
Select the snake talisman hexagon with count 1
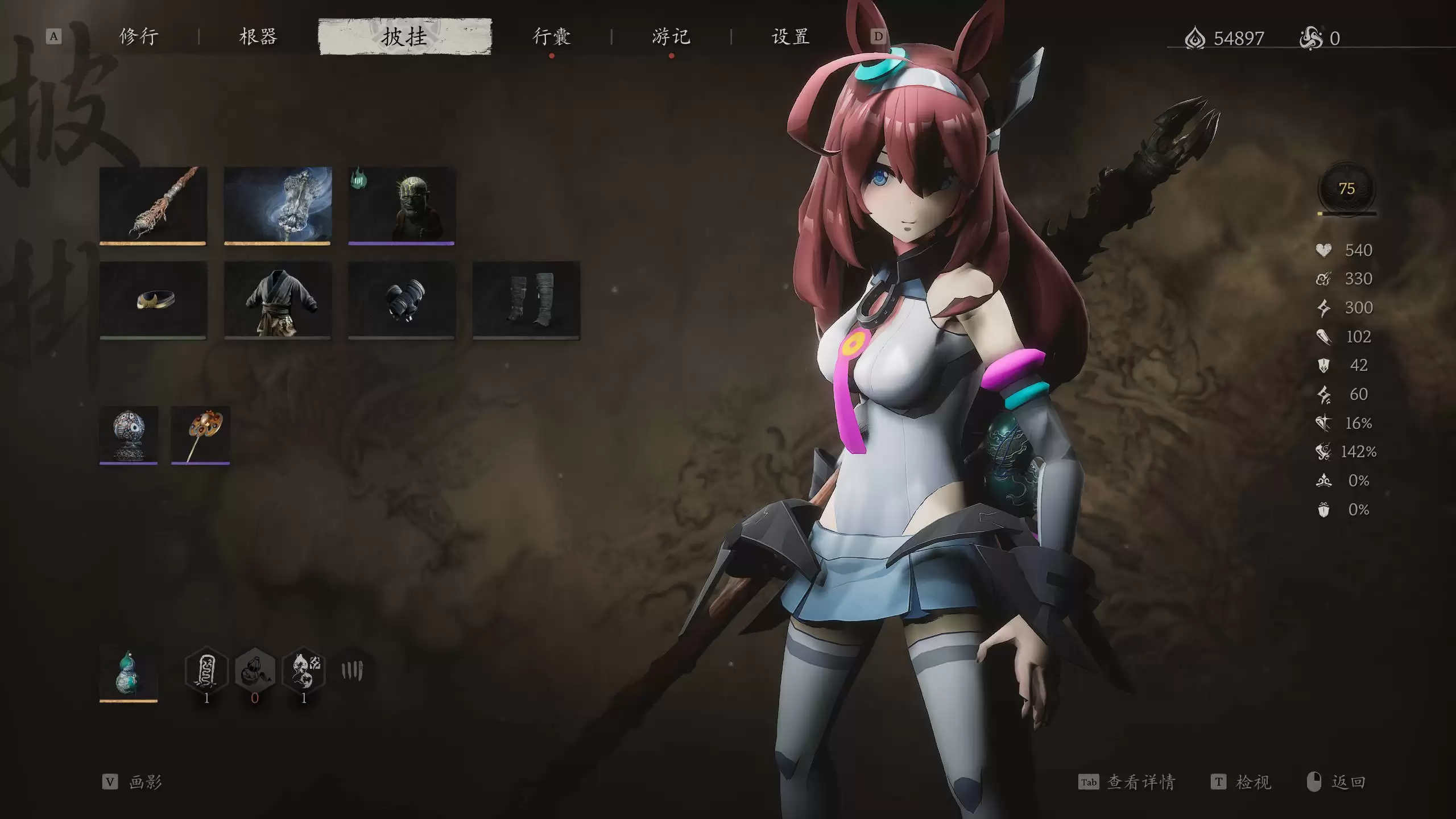click(206, 671)
